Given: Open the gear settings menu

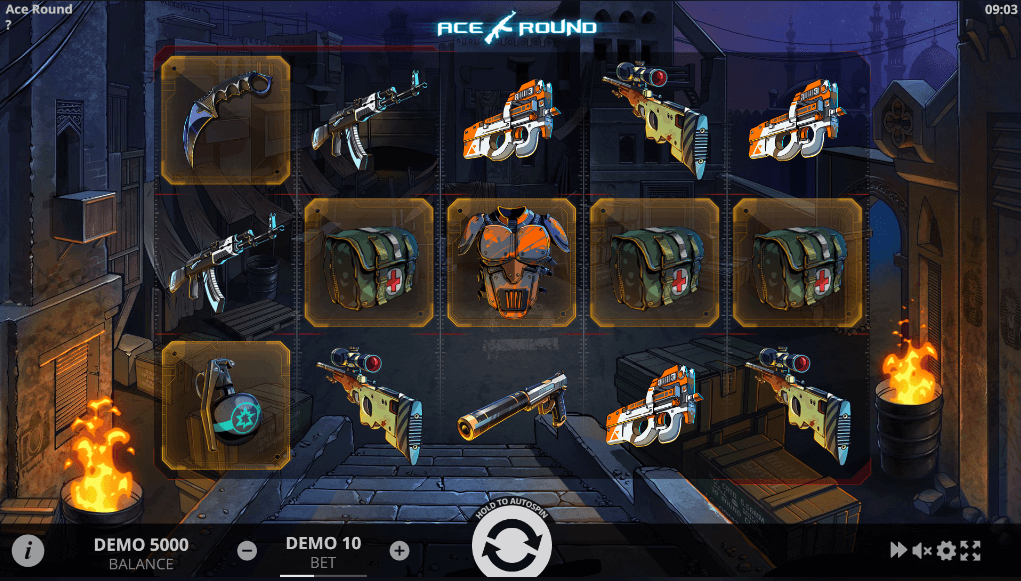Looking at the screenshot, I should pyautogui.click(x=946, y=550).
